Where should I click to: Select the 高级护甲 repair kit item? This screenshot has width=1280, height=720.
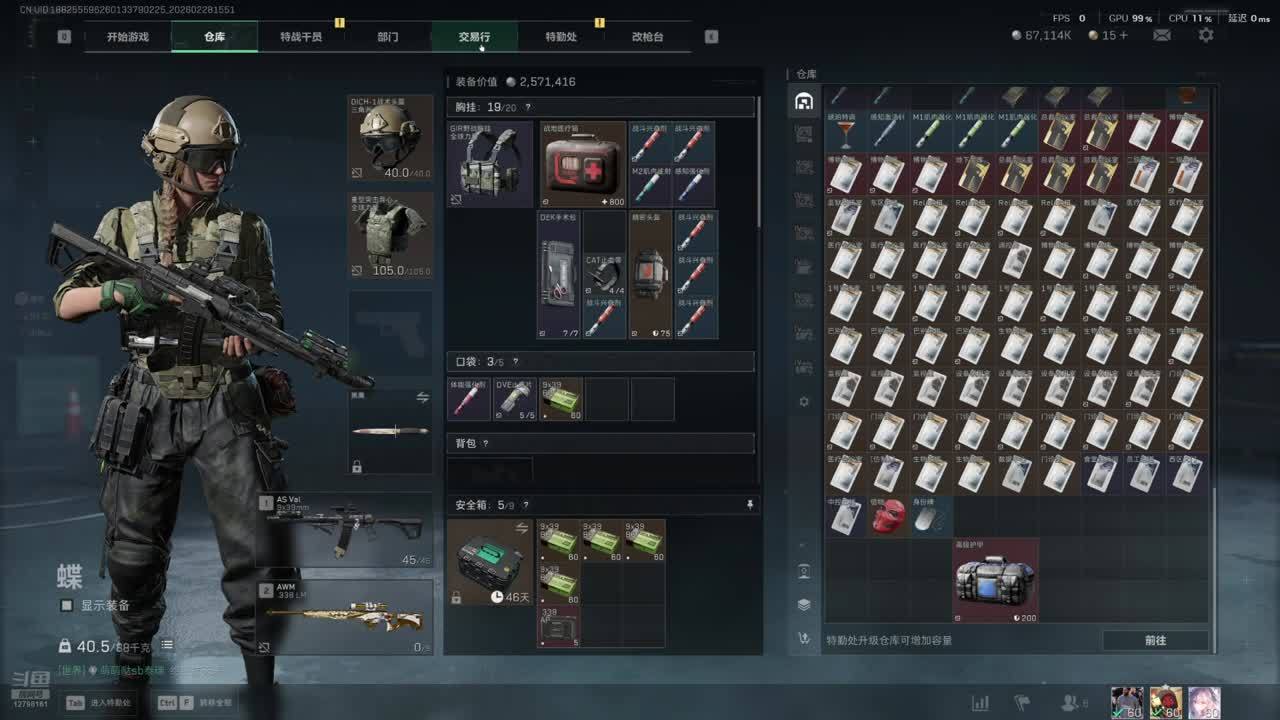point(995,580)
